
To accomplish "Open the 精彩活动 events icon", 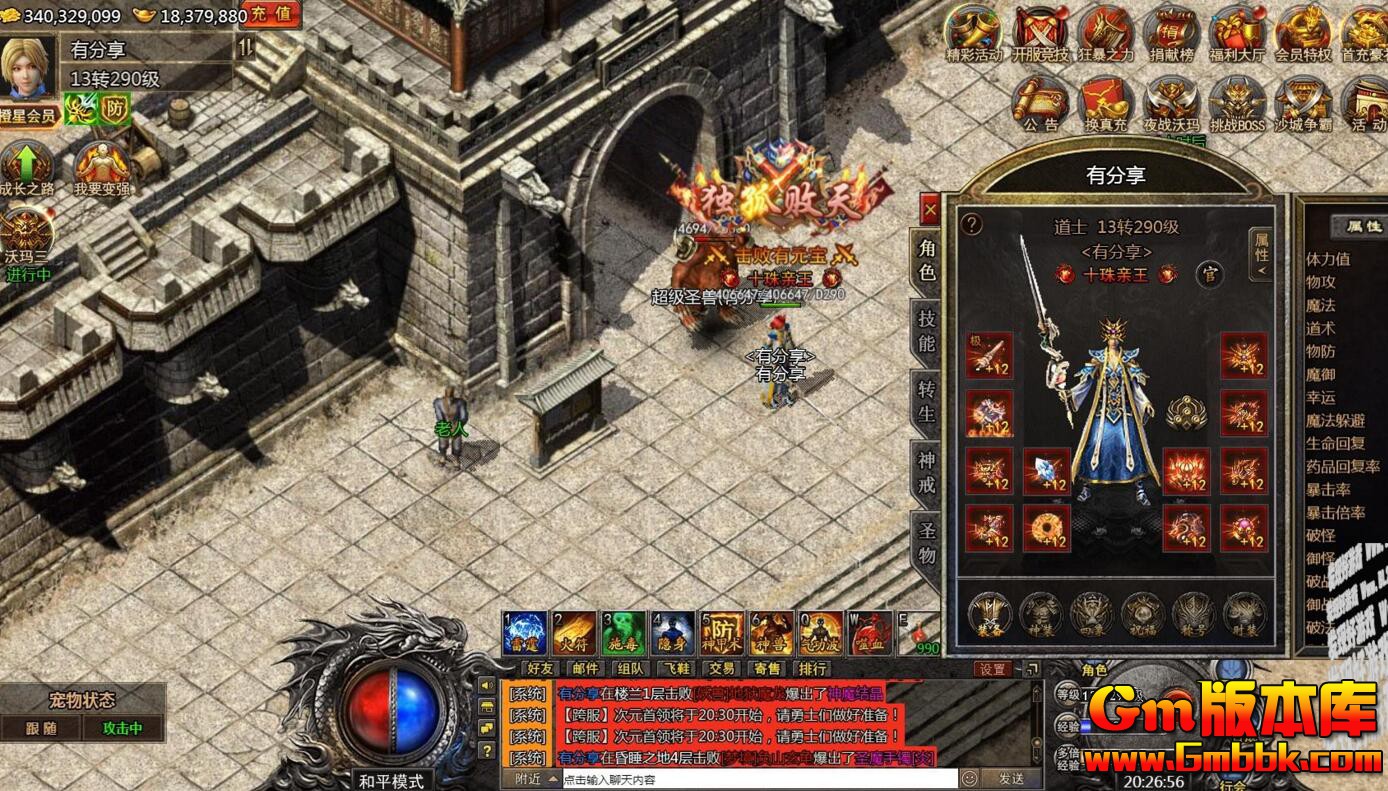I will [974, 36].
